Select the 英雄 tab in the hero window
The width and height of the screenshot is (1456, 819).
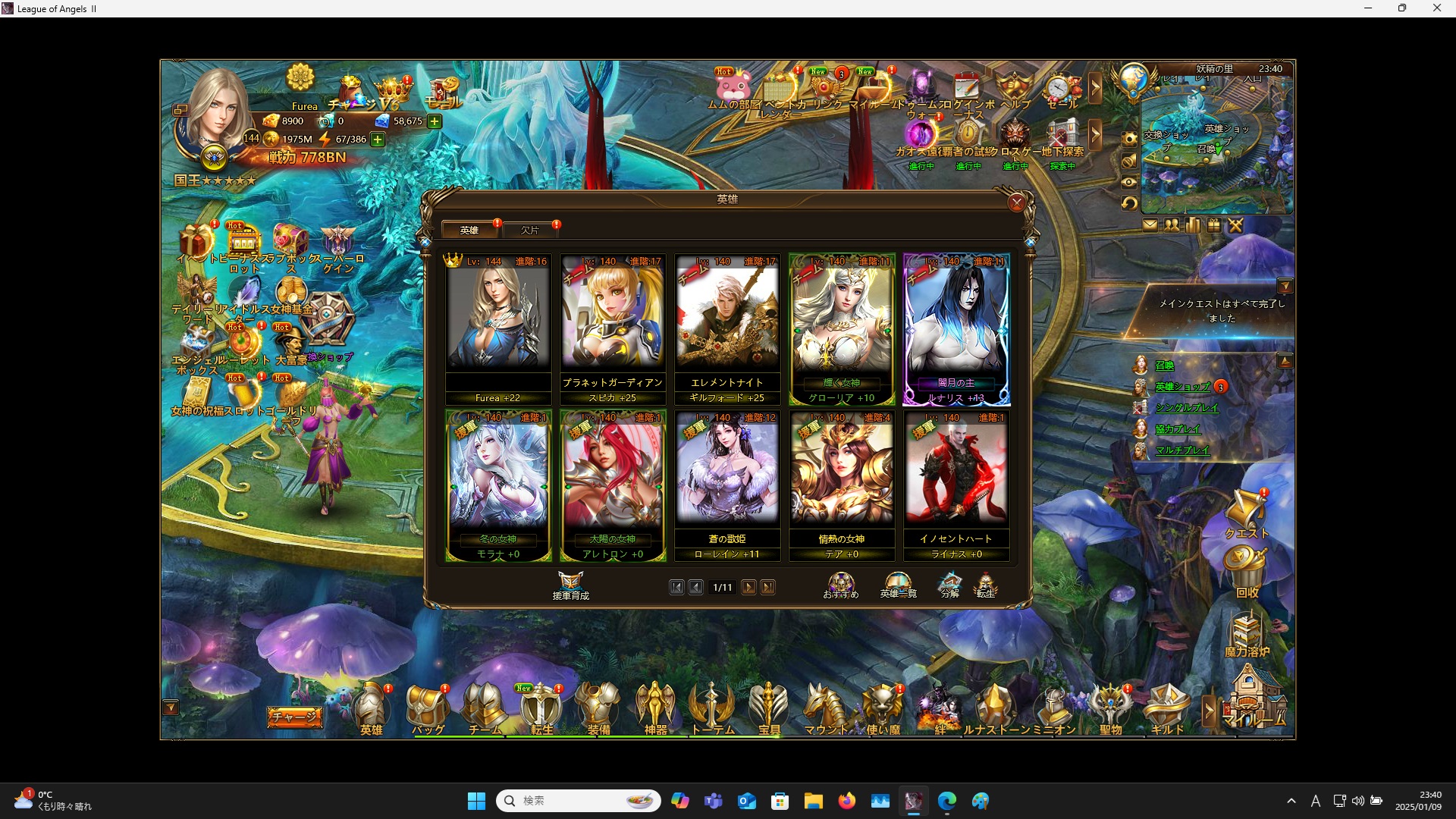click(x=469, y=230)
